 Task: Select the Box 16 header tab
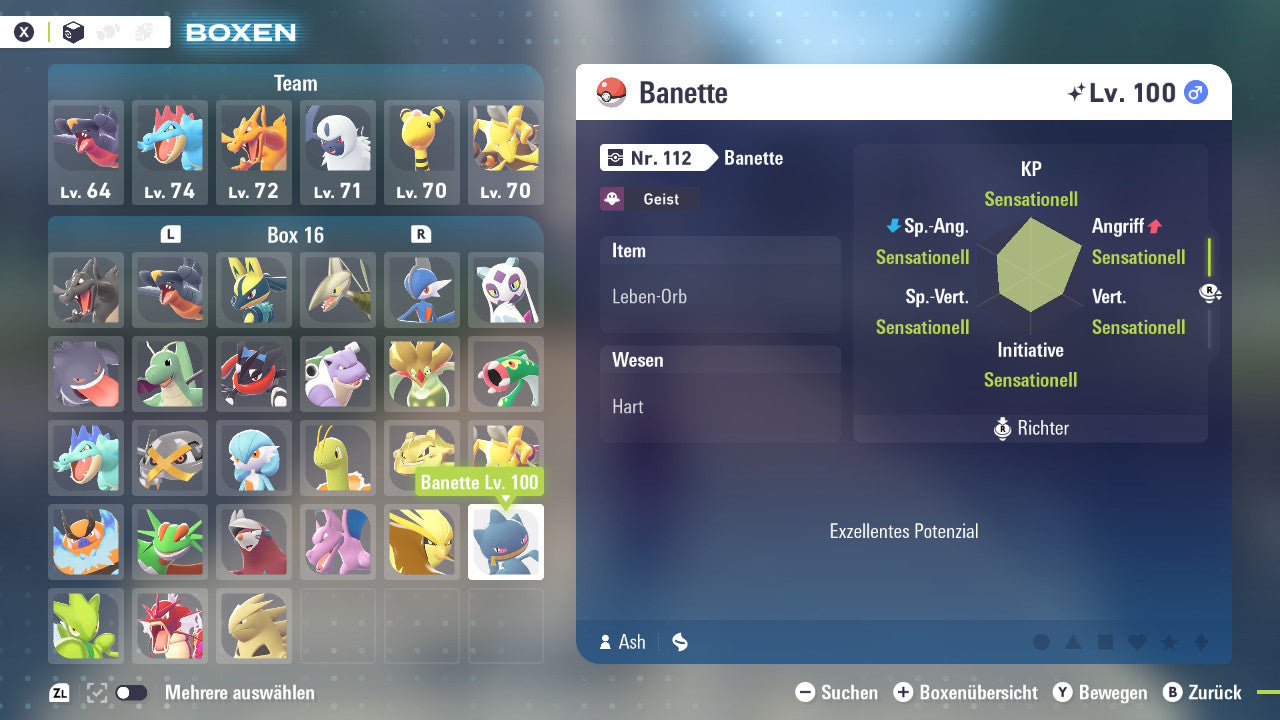click(x=295, y=234)
